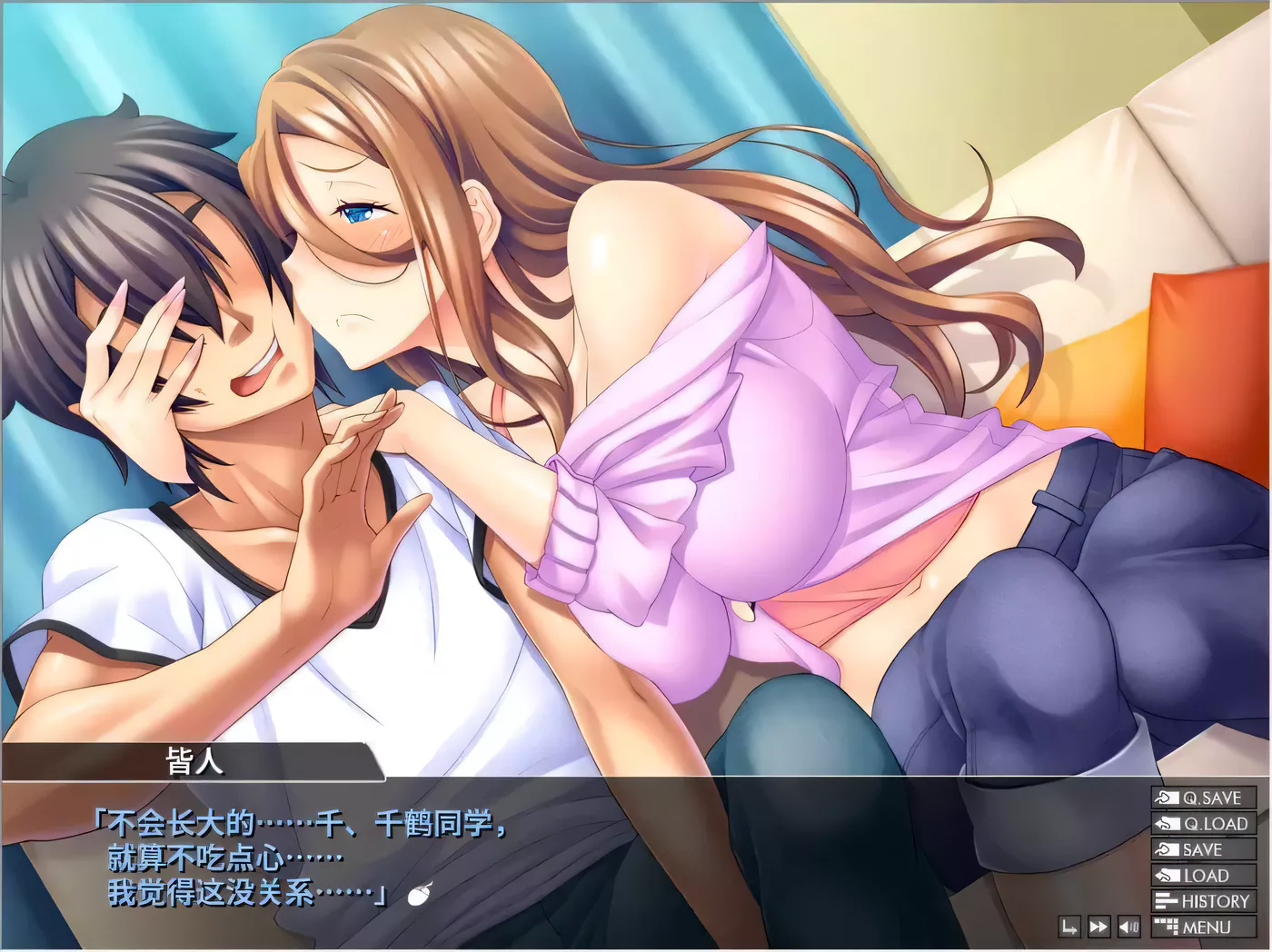This screenshot has height=952, width=1272.
Task: Toggle the double-arrow skip button
Action: click(x=1098, y=927)
